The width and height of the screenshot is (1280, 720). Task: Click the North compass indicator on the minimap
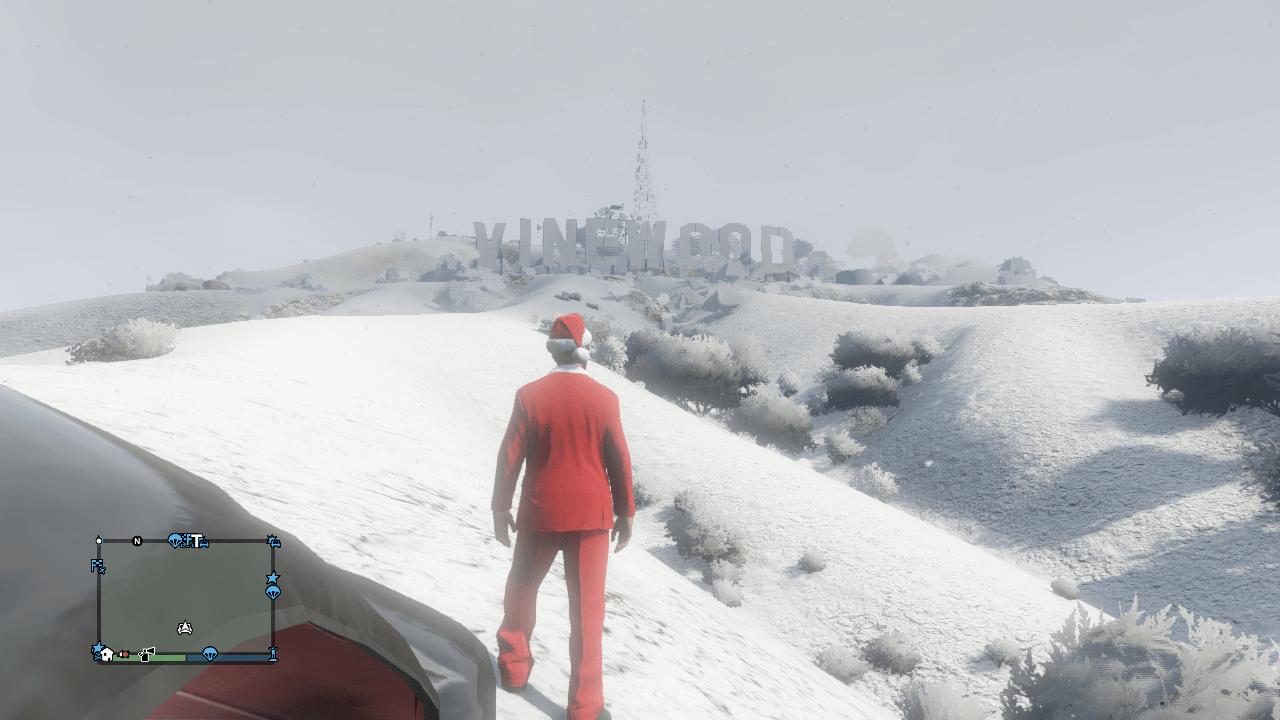click(137, 541)
